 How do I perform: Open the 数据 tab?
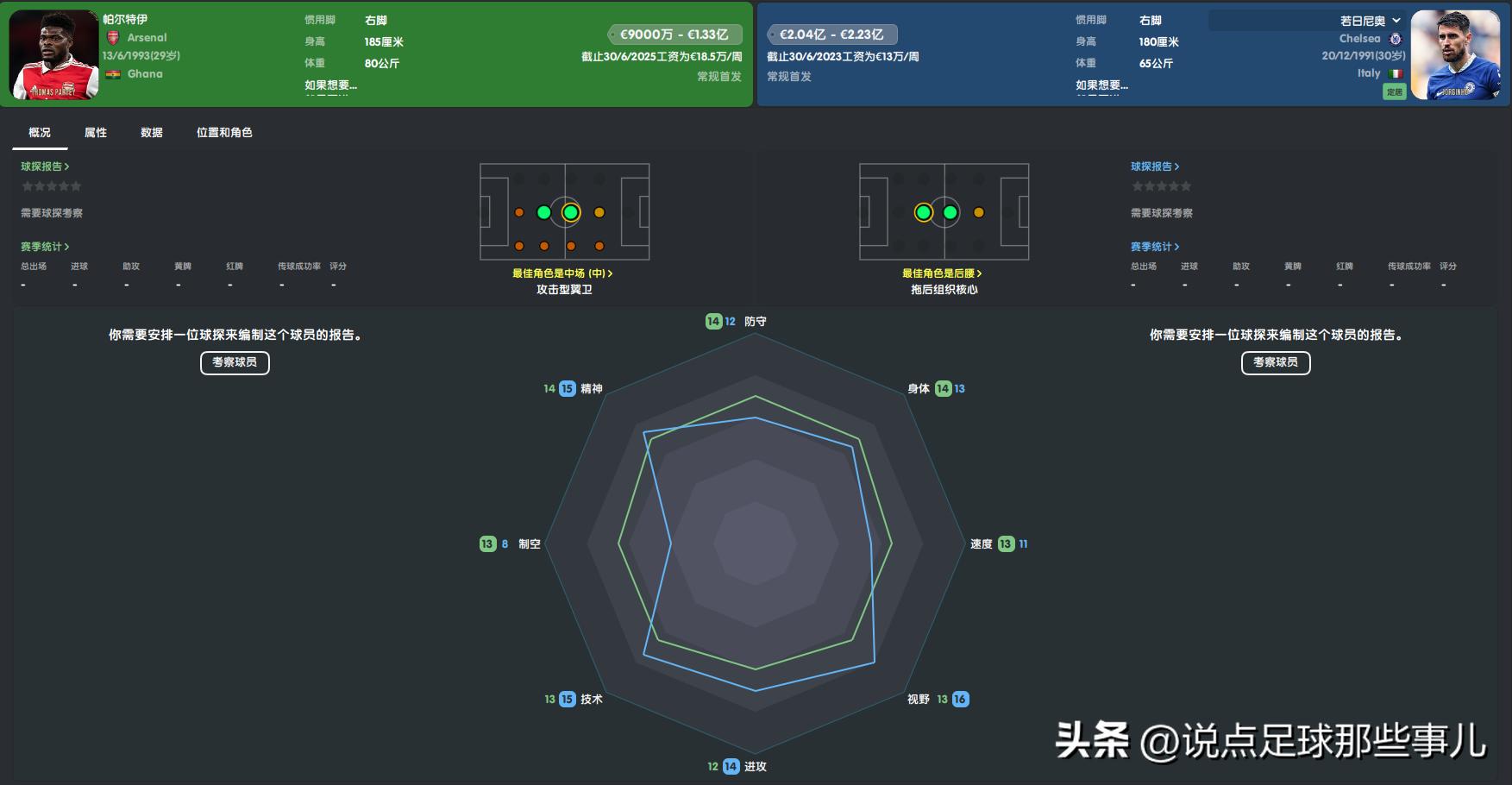[x=152, y=133]
